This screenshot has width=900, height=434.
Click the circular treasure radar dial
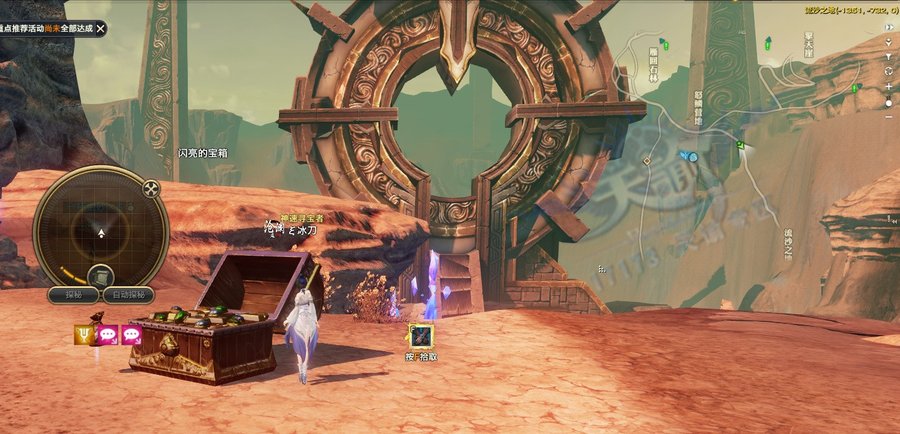click(x=100, y=230)
